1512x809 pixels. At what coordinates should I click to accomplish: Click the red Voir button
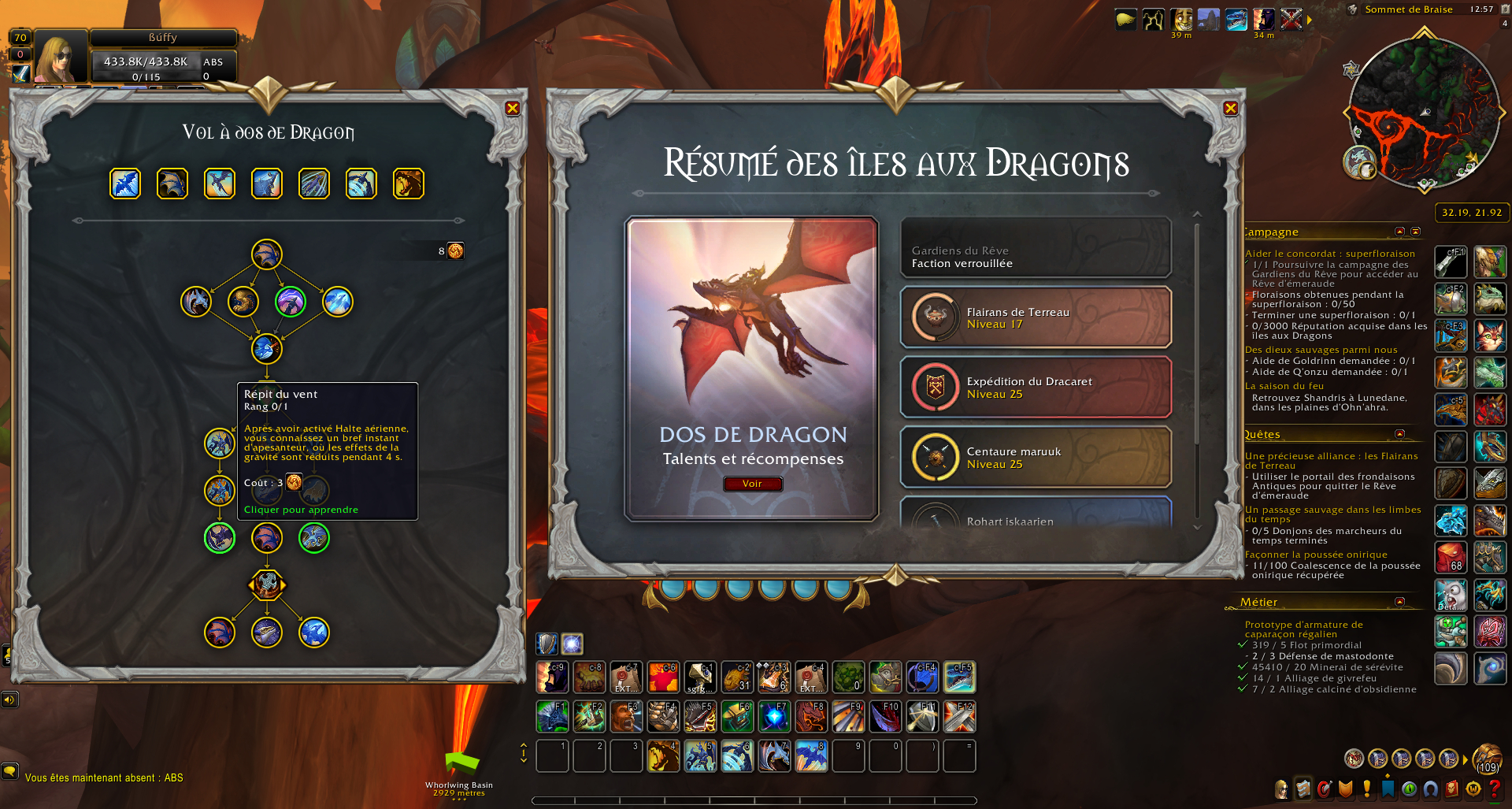tap(752, 484)
